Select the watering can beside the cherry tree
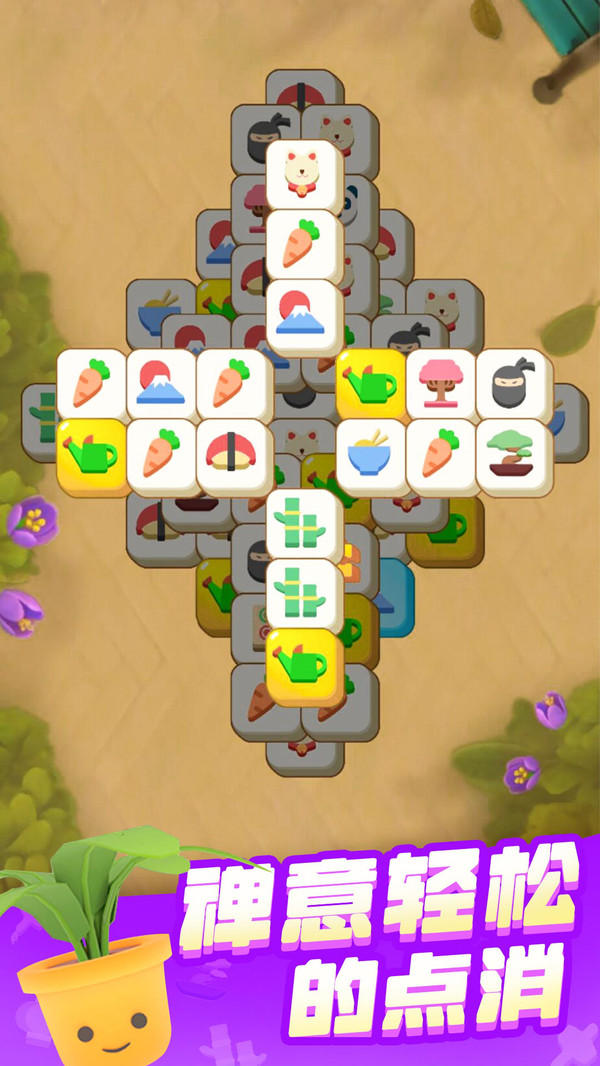The image size is (600, 1066). (x=372, y=383)
